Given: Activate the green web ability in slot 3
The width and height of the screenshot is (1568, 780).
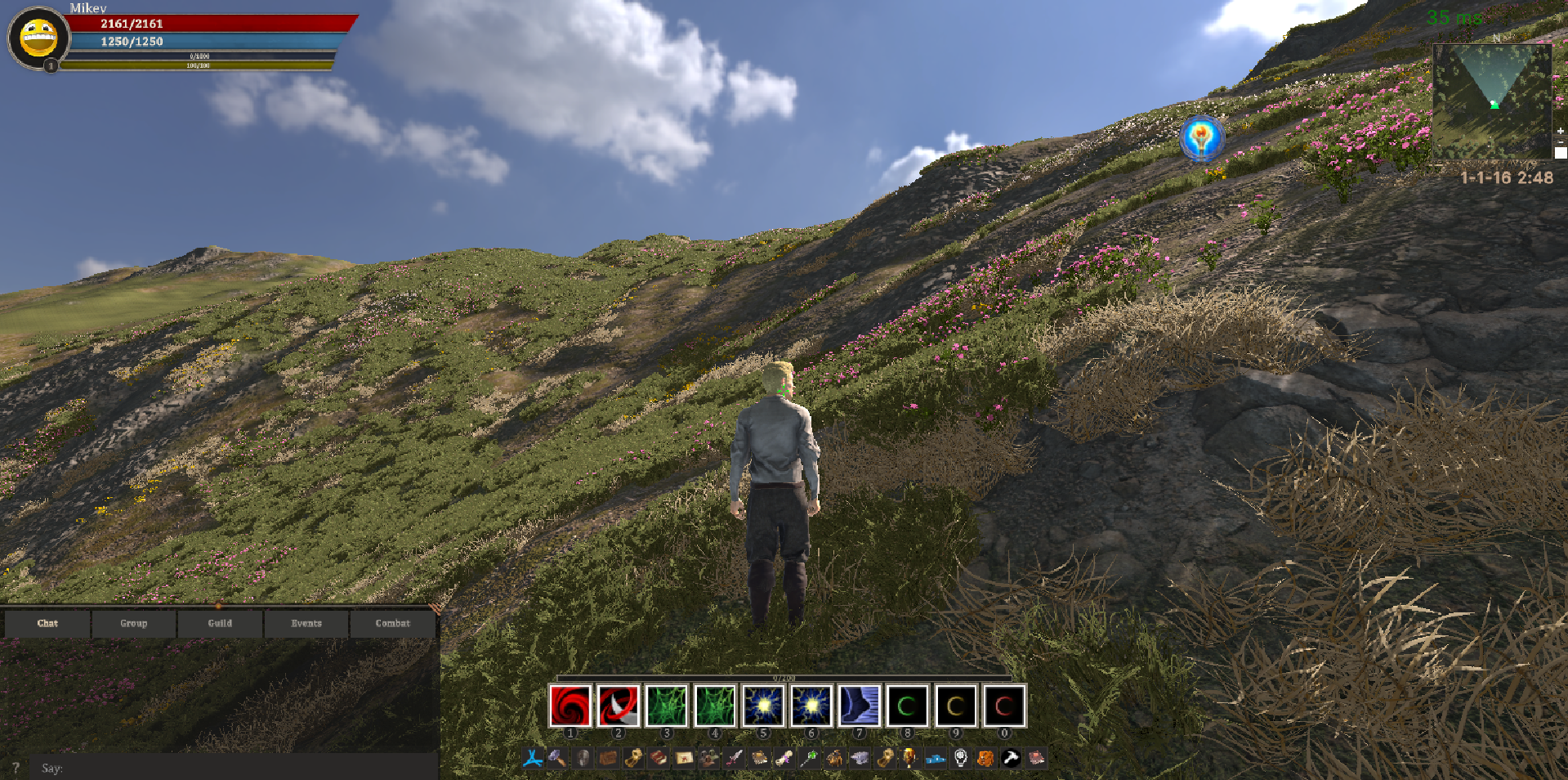Looking at the screenshot, I should click(667, 706).
